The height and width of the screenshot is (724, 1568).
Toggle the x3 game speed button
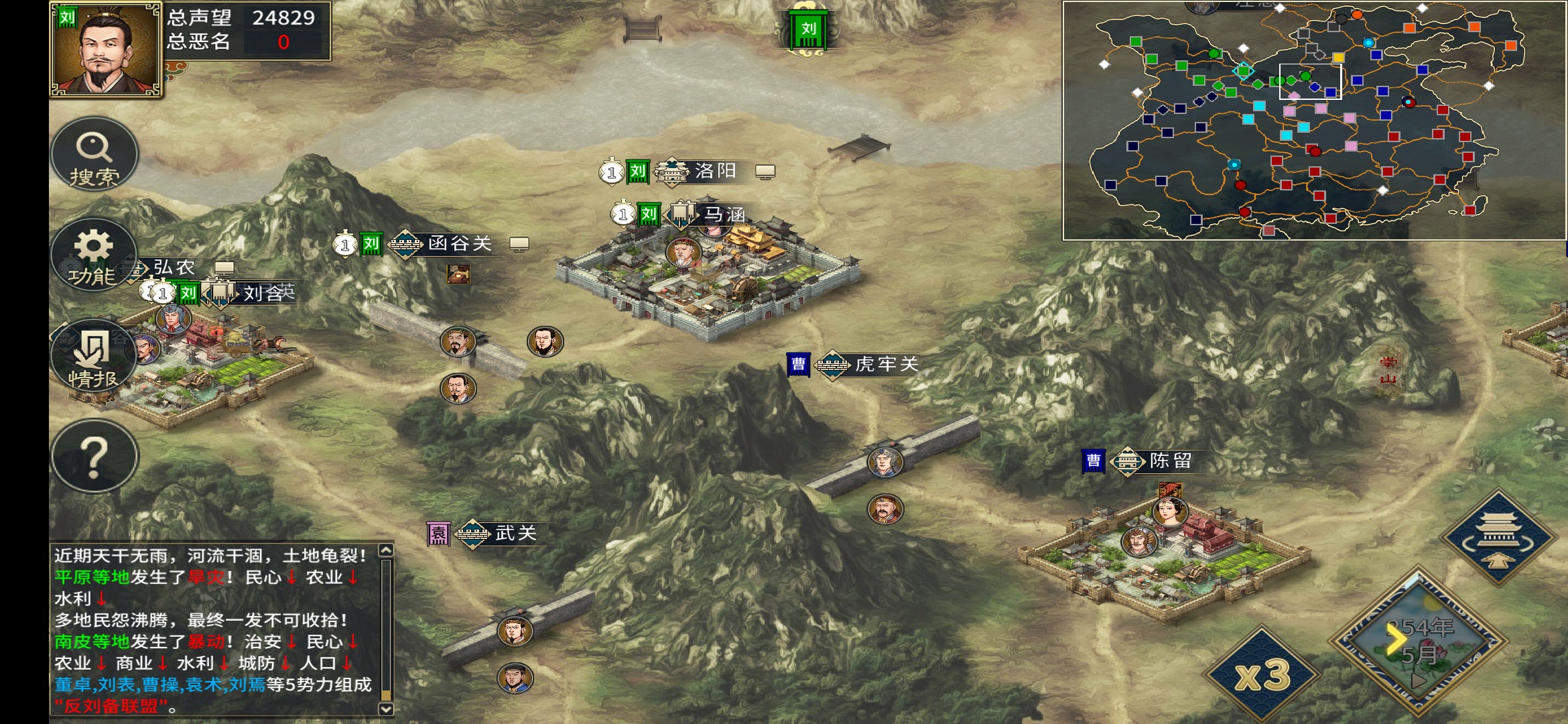tap(1262, 675)
